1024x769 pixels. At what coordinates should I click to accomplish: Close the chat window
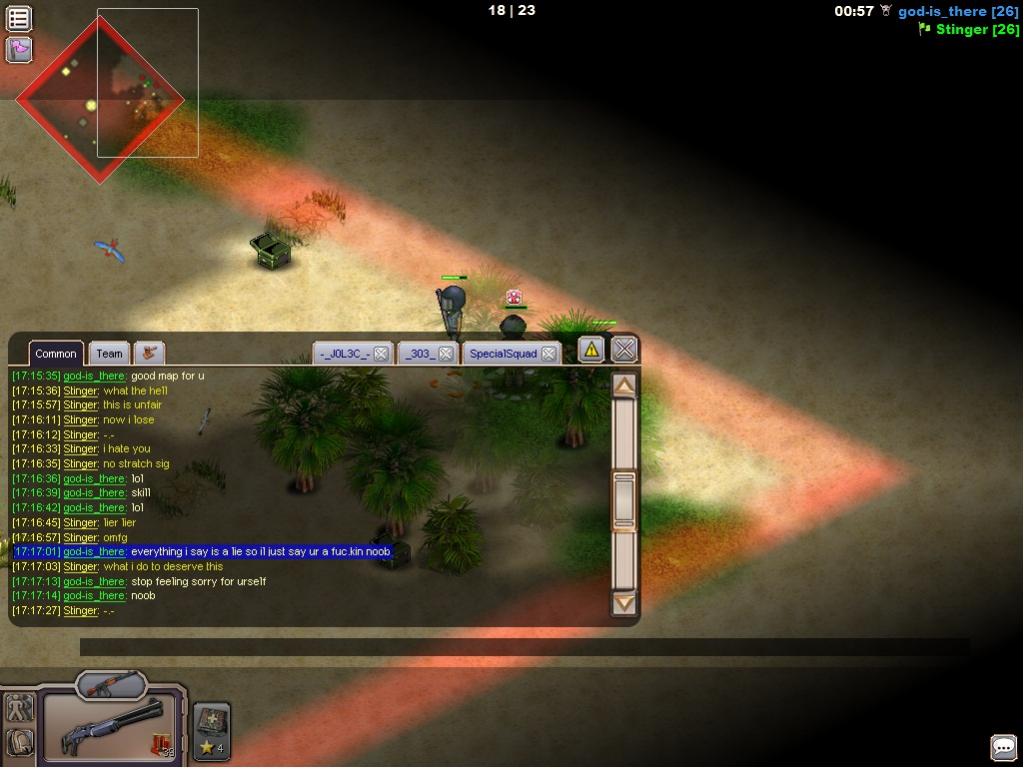coord(624,349)
